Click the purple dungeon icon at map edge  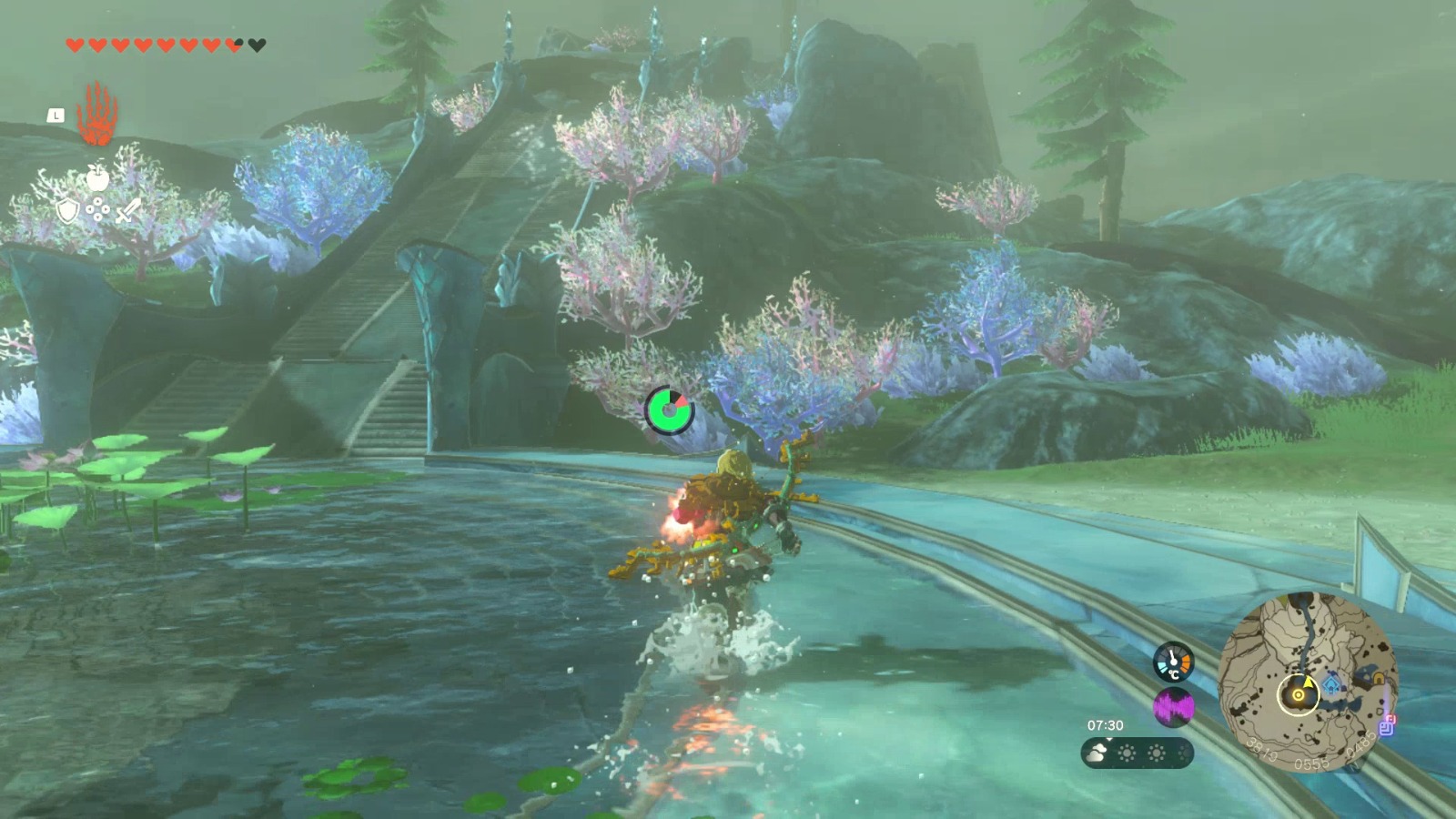1387,724
